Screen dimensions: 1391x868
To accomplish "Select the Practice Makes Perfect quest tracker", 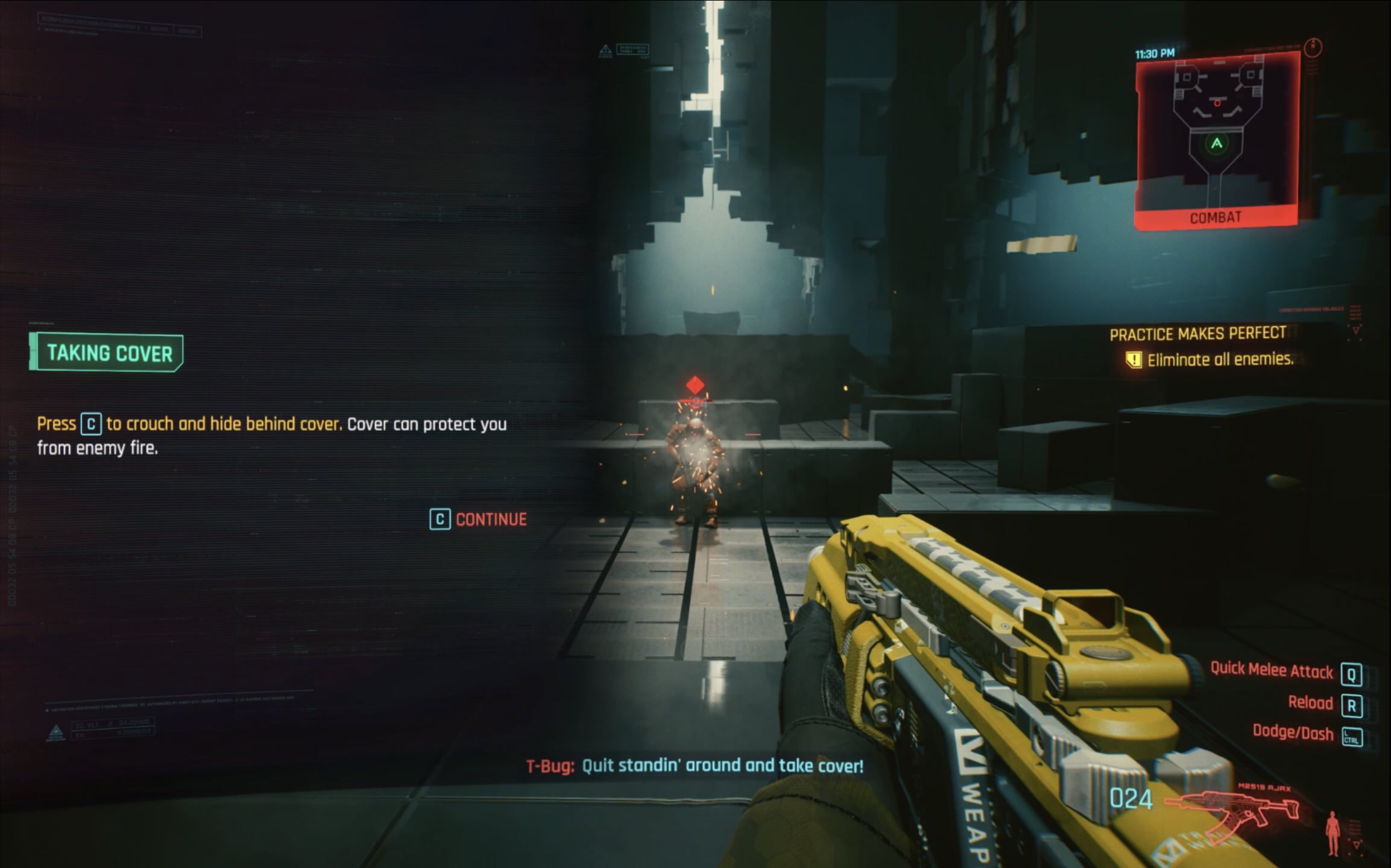I will tap(1197, 334).
